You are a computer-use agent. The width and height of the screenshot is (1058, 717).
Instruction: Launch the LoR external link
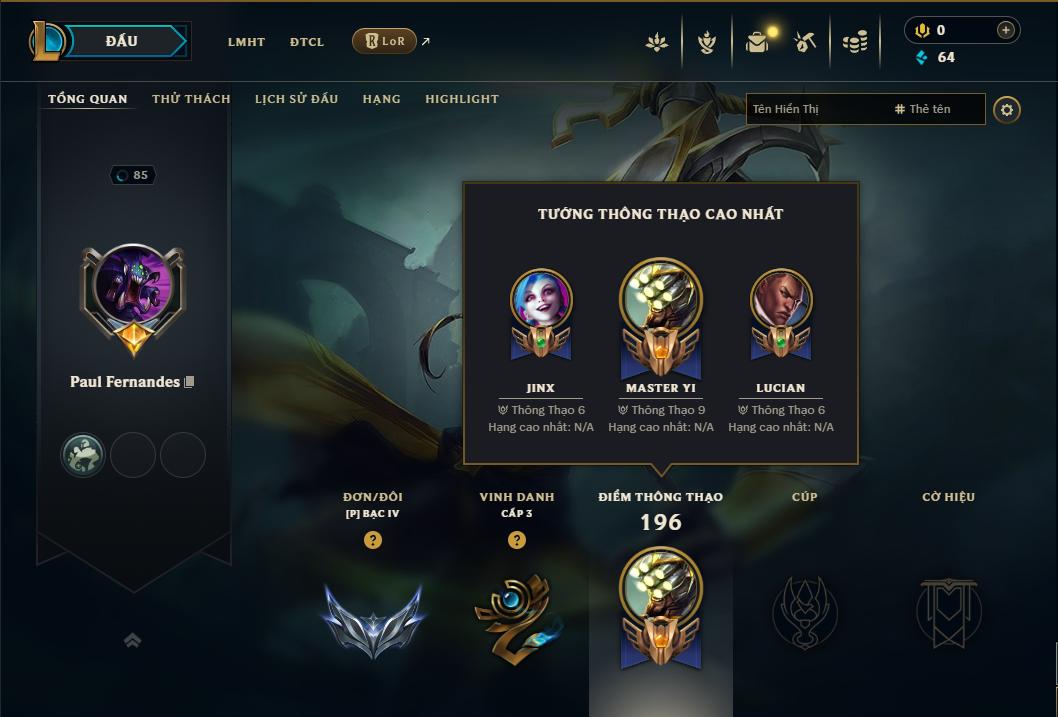tap(386, 41)
